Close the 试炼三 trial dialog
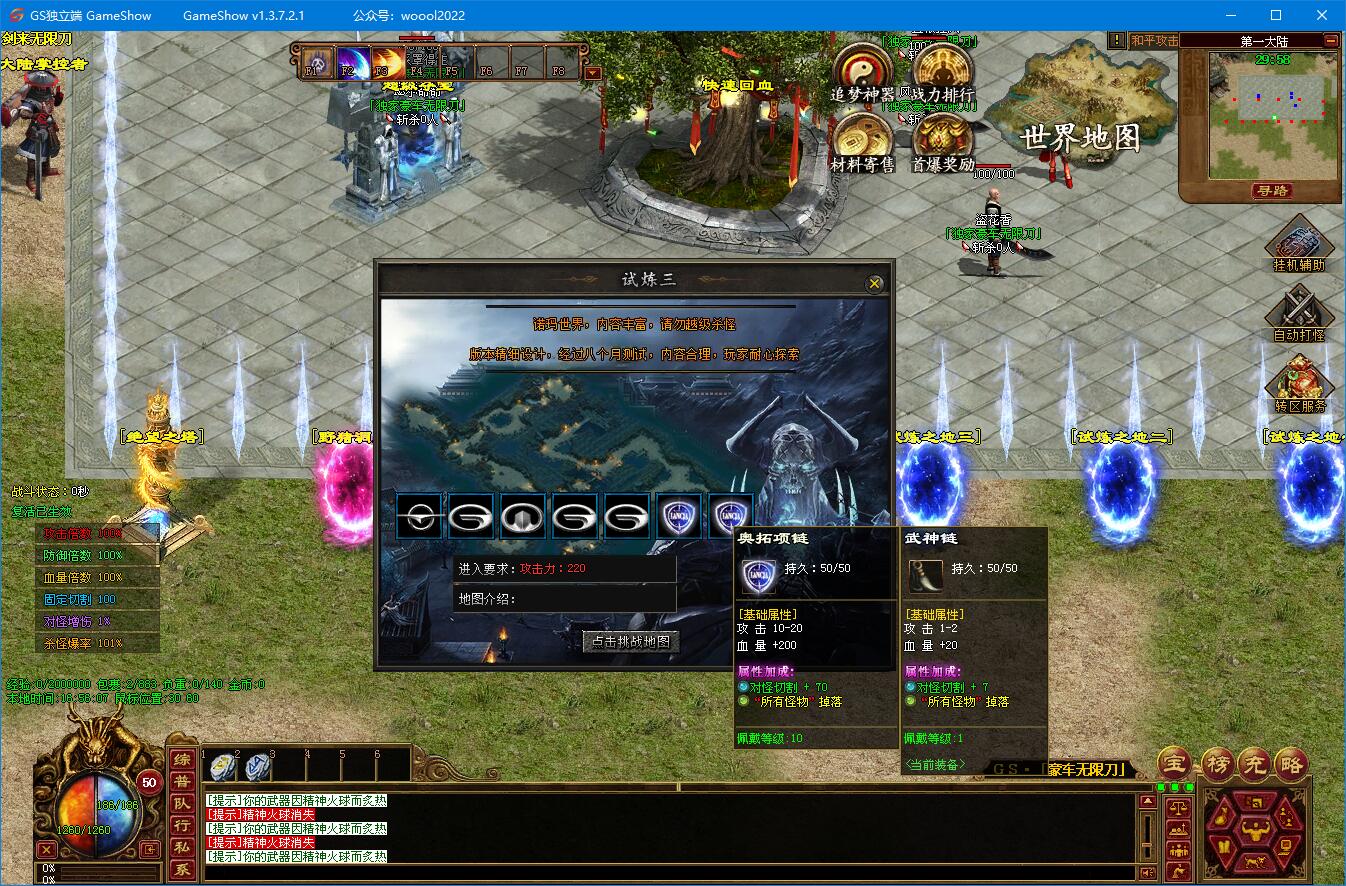The width and height of the screenshot is (1346, 886). (x=875, y=284)
